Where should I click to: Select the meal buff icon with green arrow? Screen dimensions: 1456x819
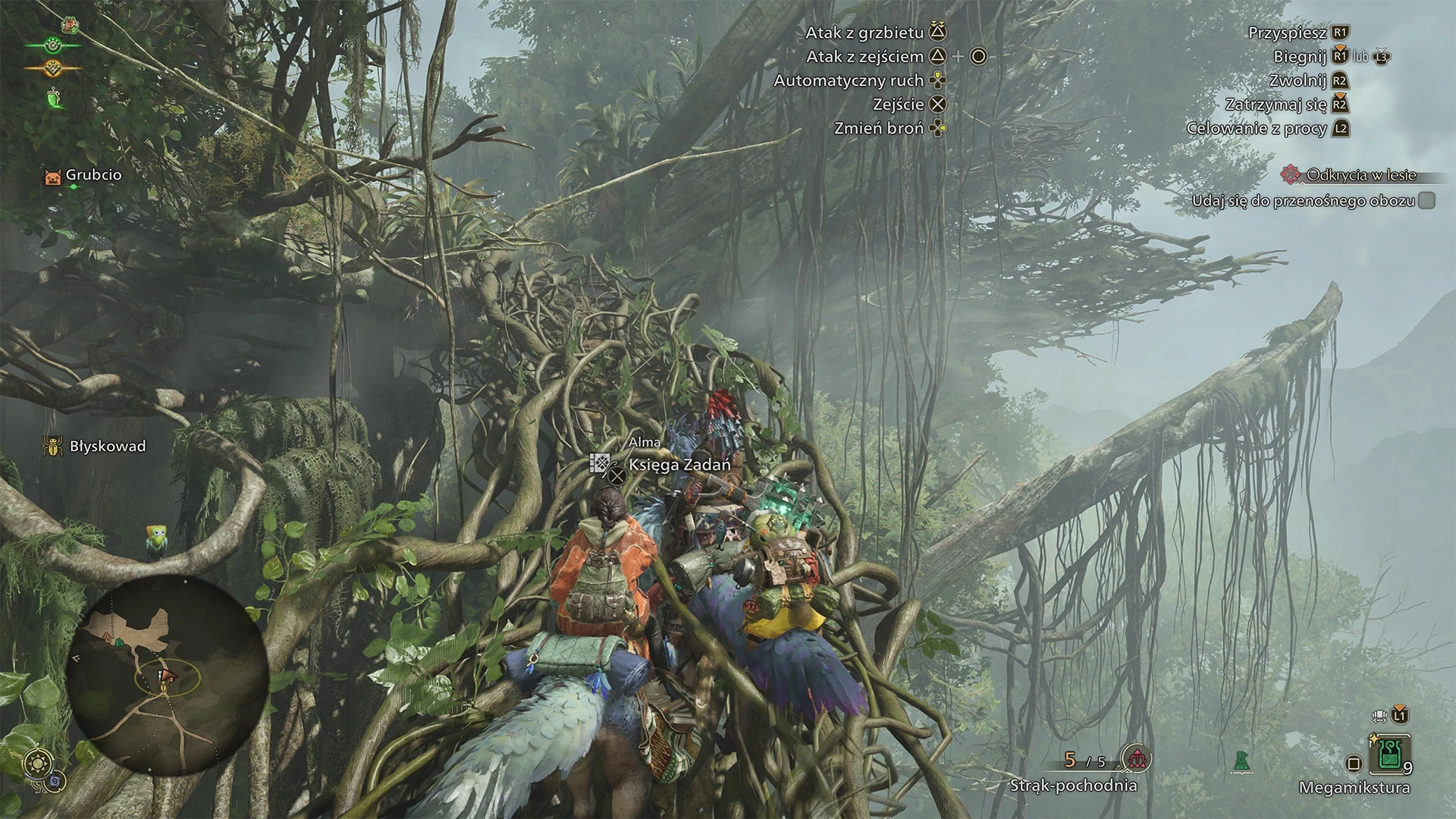click(71, 24)
